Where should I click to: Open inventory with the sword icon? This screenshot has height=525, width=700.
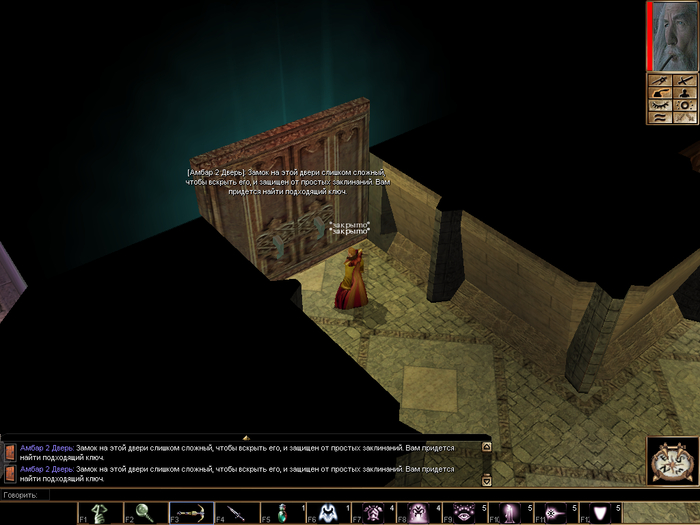click(x=684, y=80)
